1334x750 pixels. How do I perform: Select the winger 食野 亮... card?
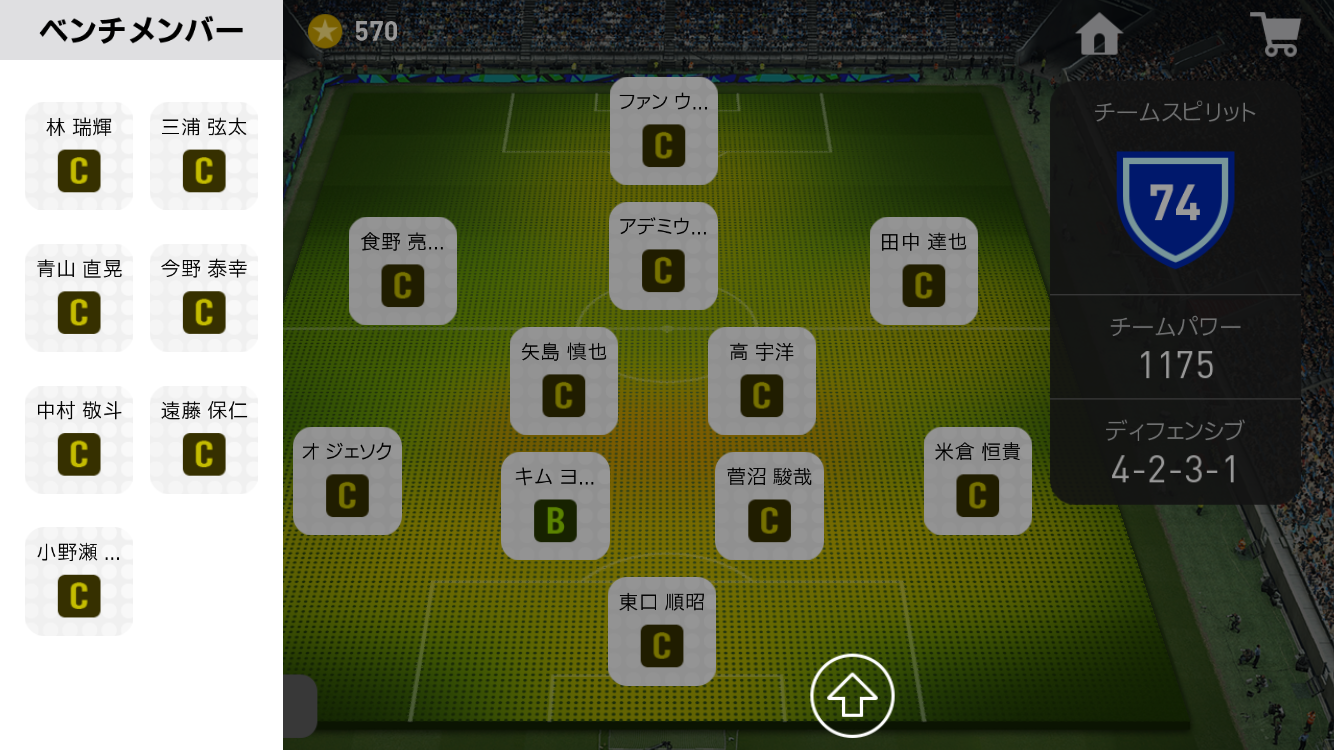402,271
